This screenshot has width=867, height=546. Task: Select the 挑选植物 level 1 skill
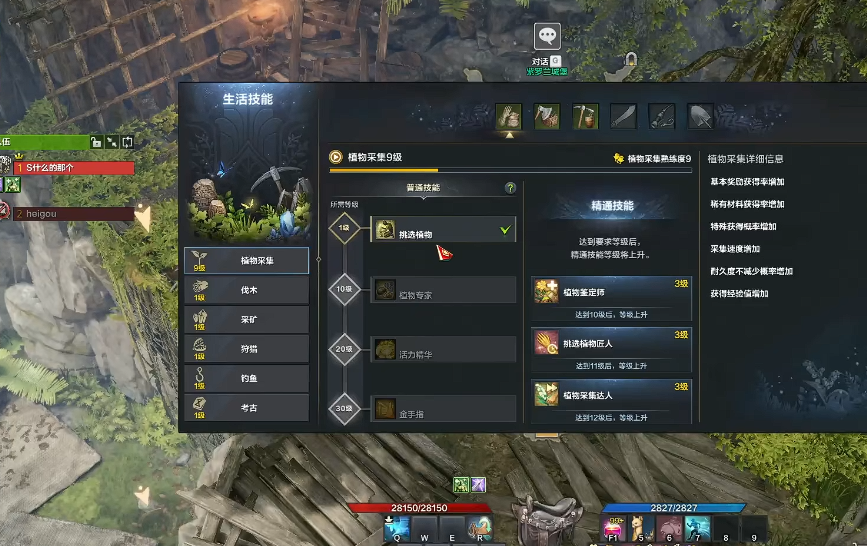443,231
